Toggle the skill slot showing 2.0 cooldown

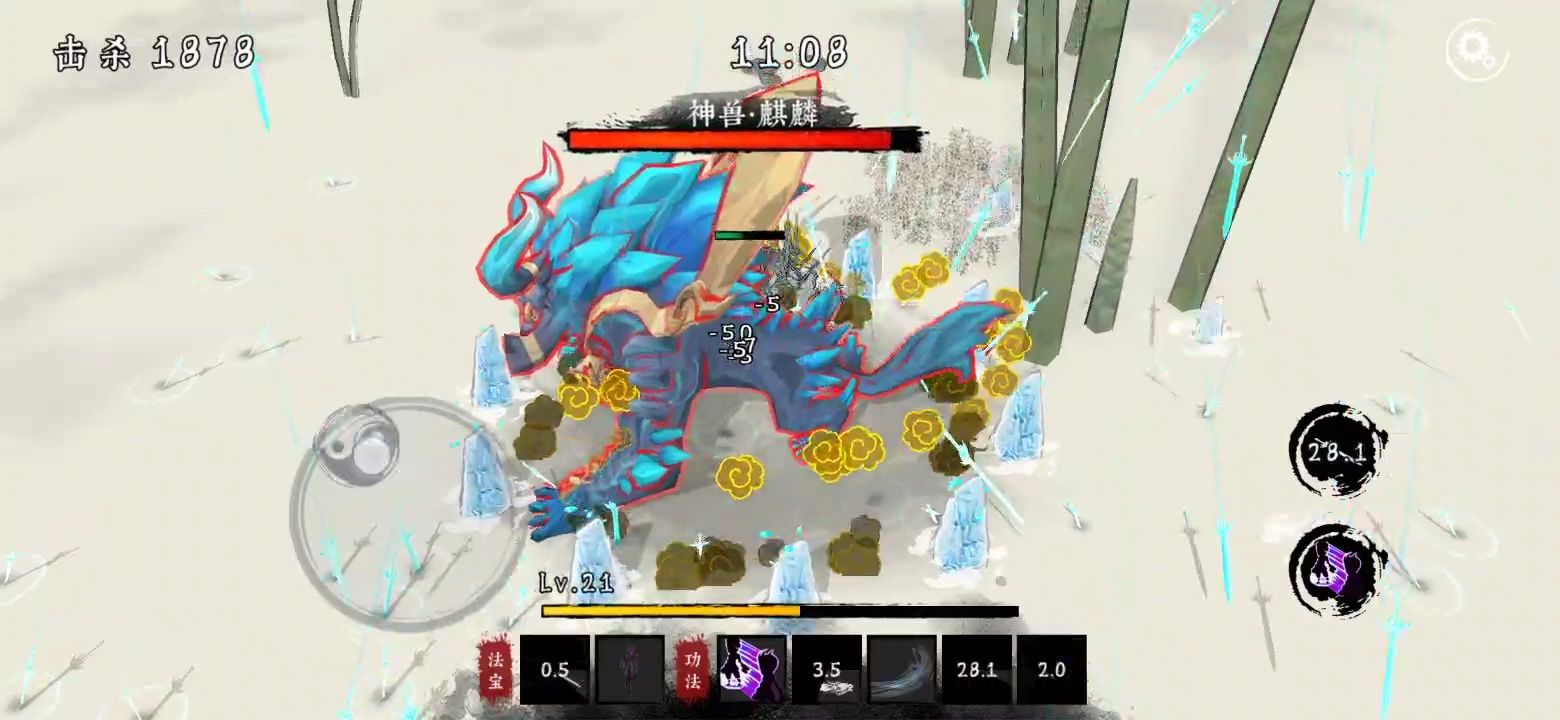point(1051,668)
